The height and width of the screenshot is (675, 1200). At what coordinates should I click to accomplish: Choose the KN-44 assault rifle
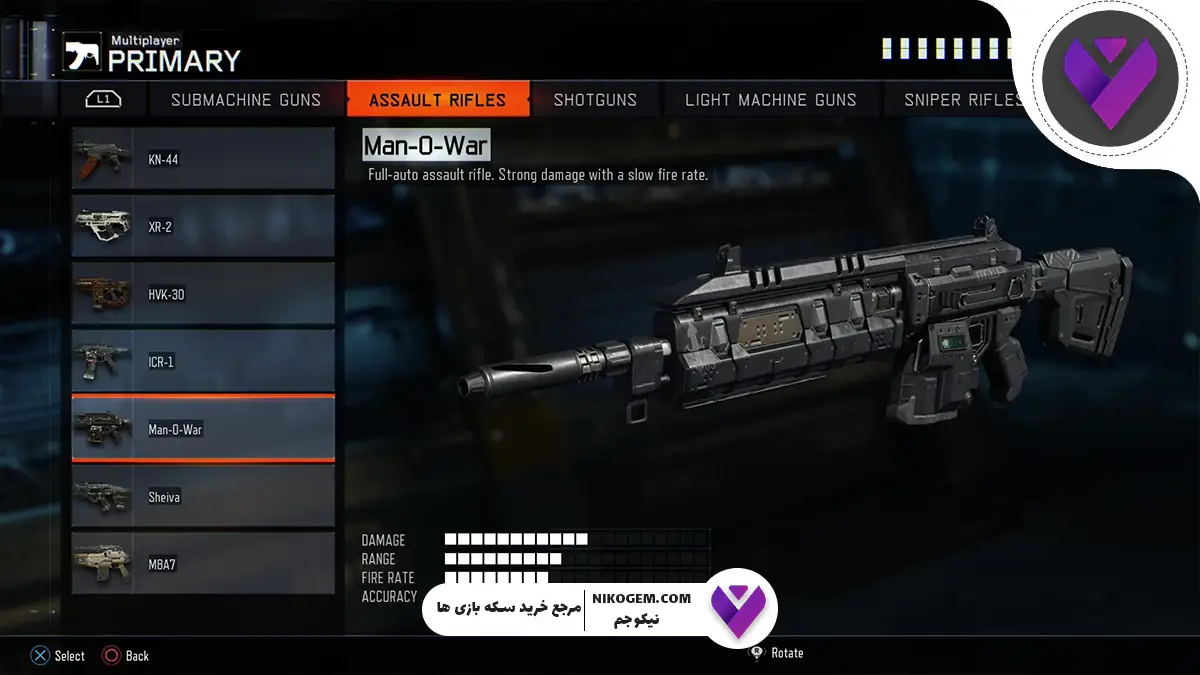pos(203,159)
